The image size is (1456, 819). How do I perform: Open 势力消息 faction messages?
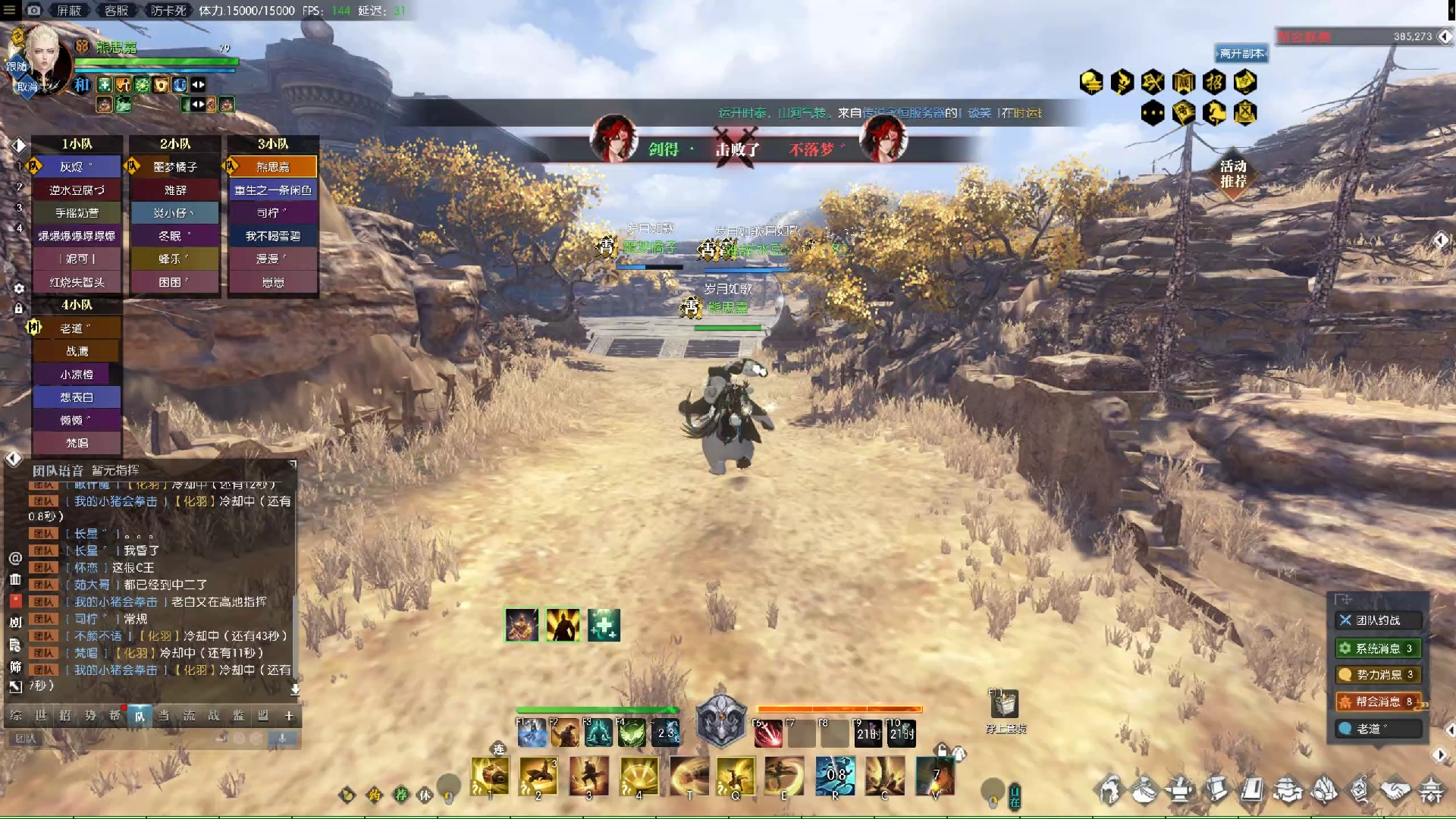point(1378,674)
